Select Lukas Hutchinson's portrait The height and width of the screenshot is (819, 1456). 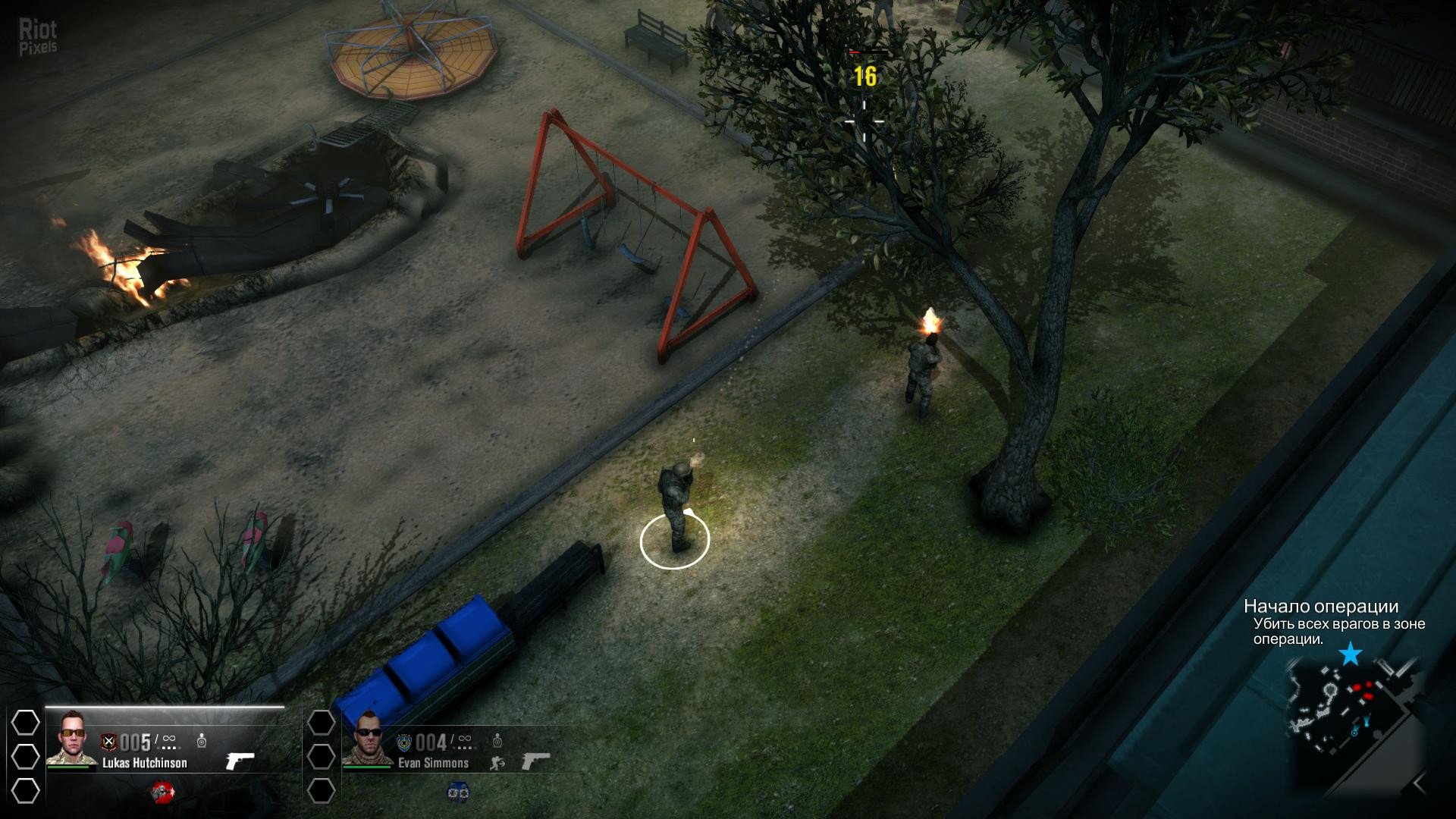point(74,738)
